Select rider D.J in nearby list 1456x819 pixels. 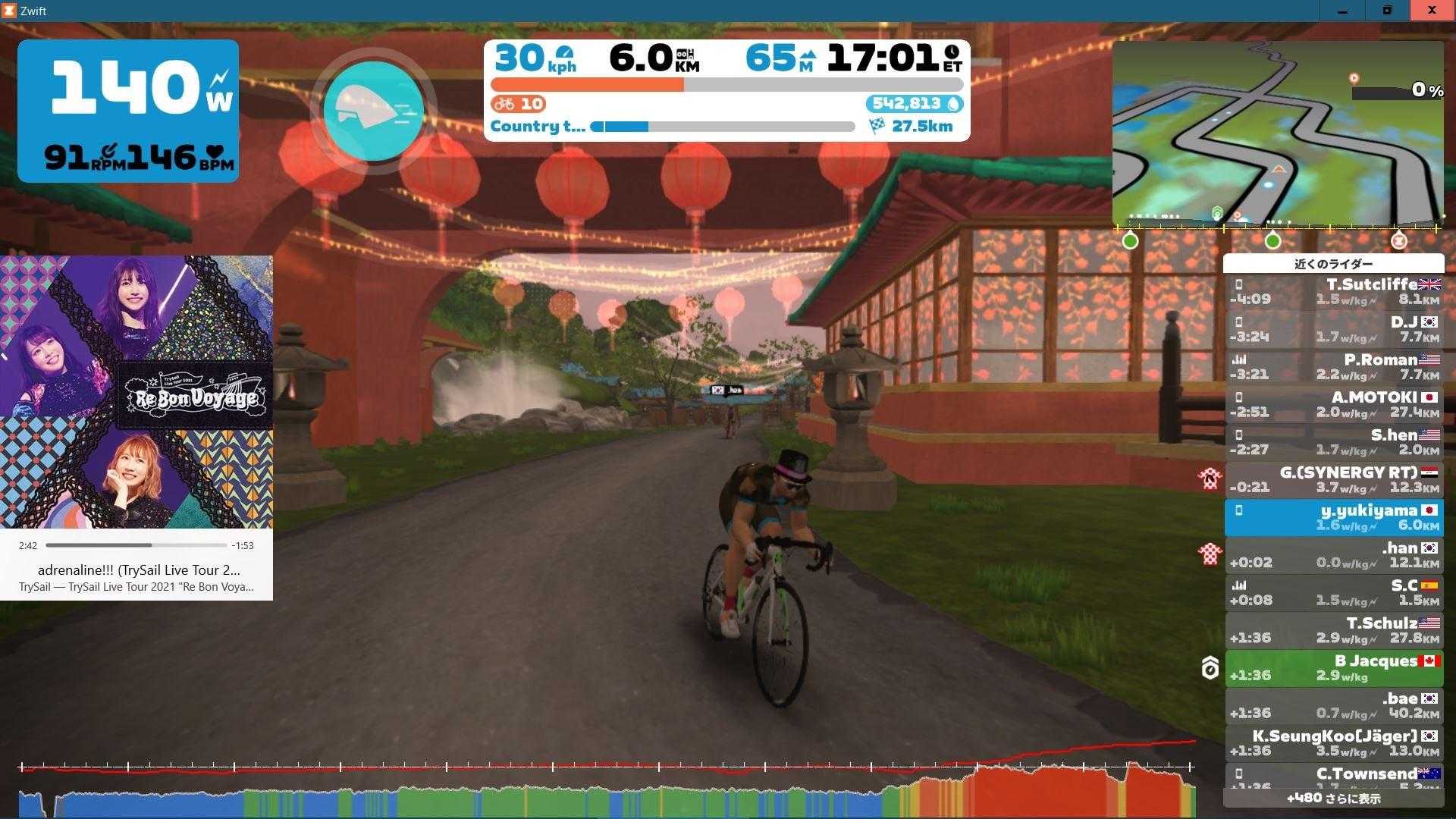[x=1334, y=329]
